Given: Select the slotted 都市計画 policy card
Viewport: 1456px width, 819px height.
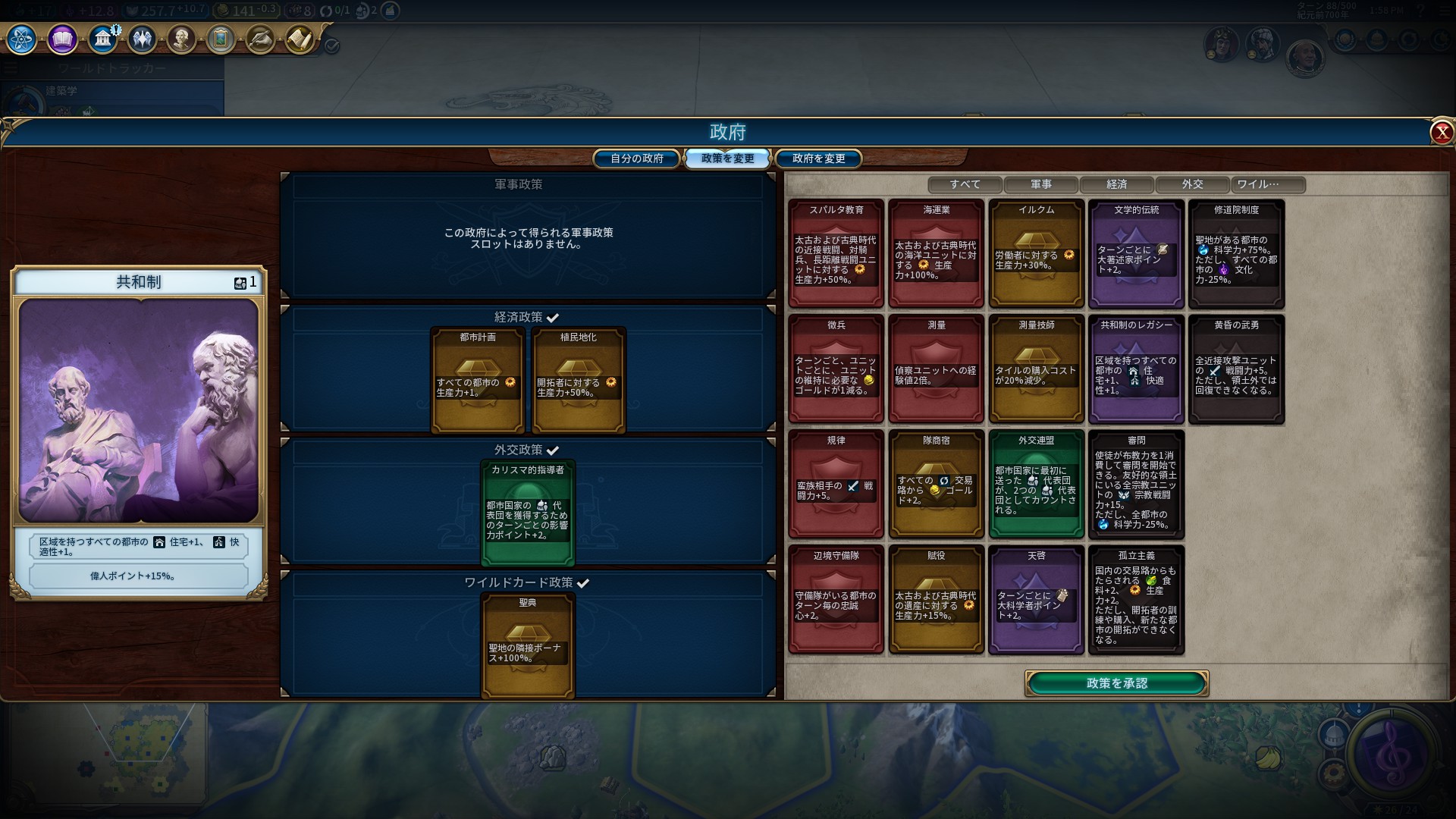Looking at the screenshot, I should [x=478, y=380].
